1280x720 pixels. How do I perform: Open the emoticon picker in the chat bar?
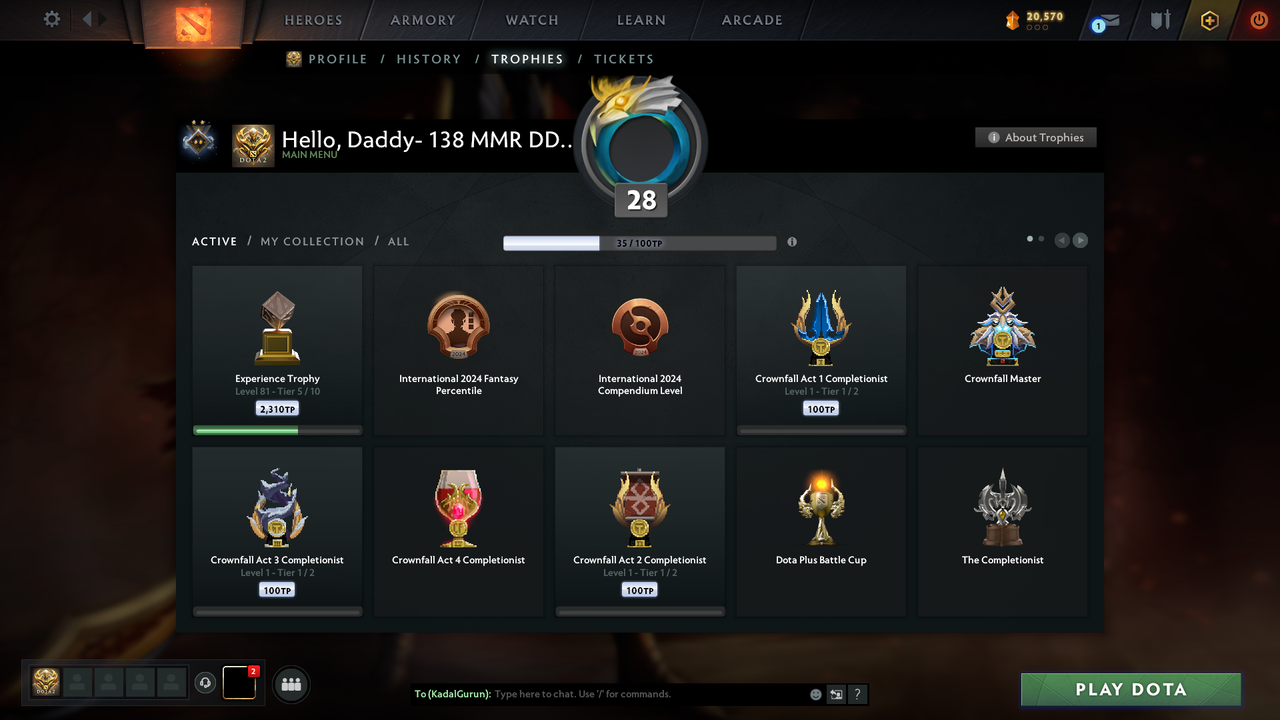click(815, 694)
